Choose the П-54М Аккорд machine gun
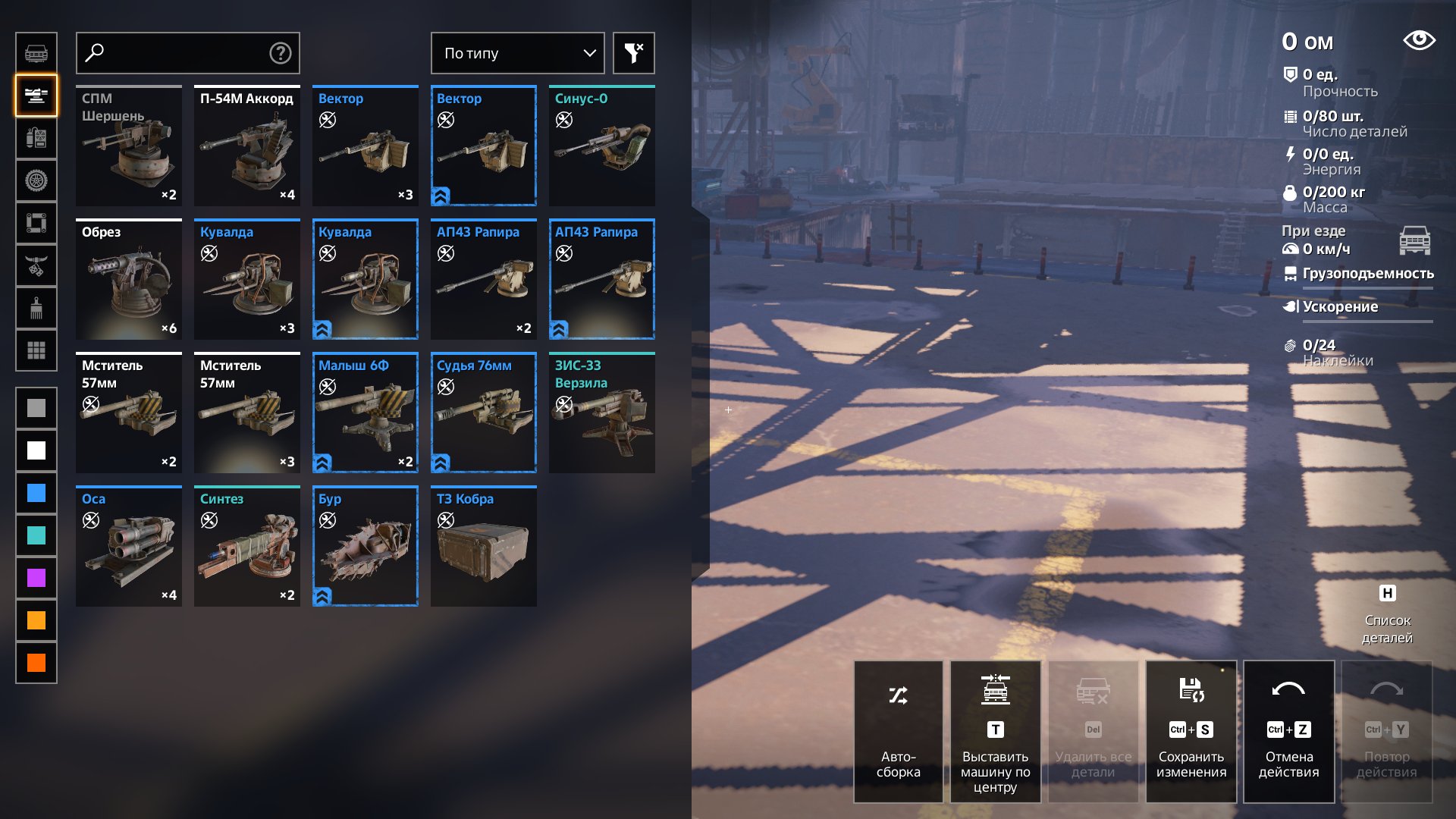 tap(247, 146)
